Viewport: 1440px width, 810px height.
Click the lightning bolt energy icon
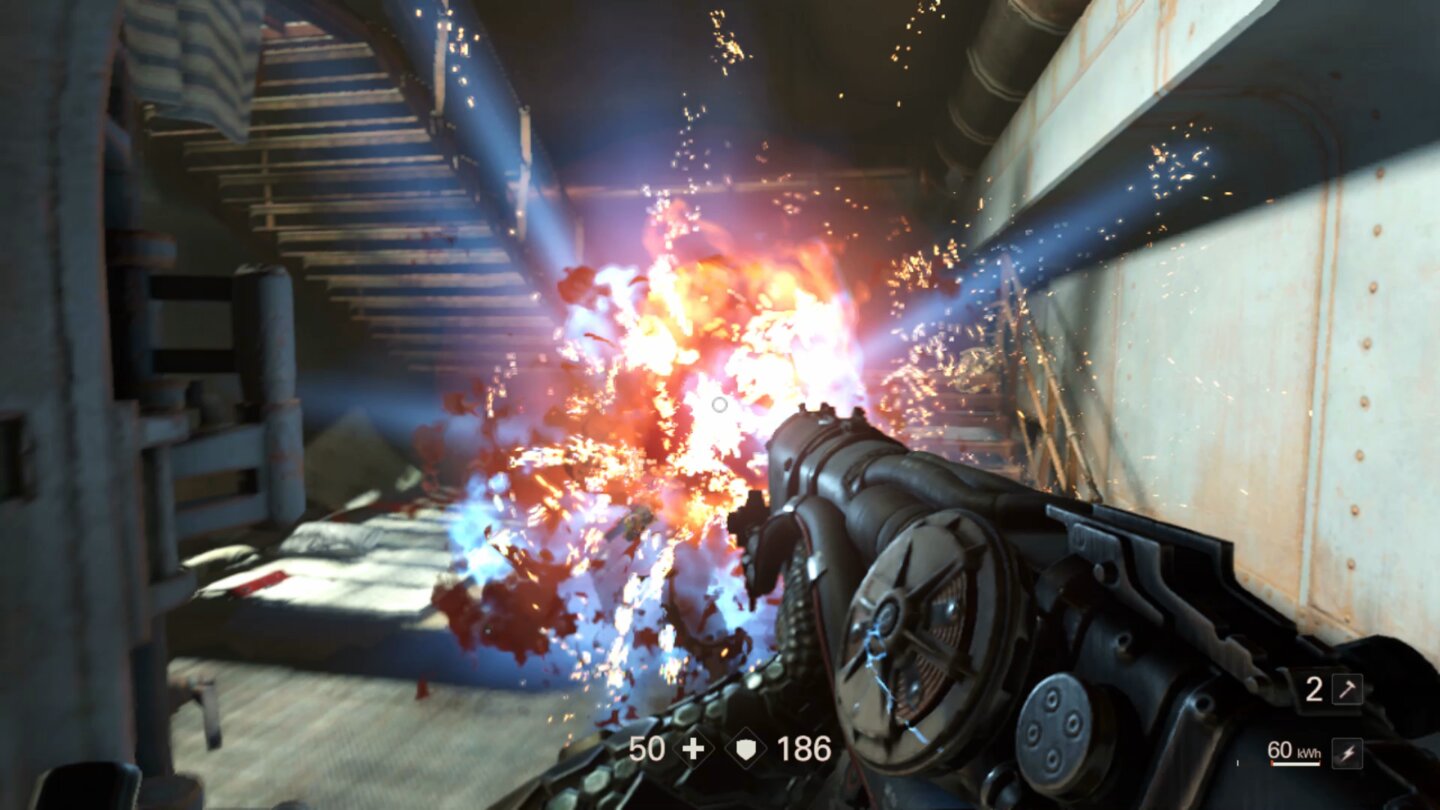[1349, 752]
